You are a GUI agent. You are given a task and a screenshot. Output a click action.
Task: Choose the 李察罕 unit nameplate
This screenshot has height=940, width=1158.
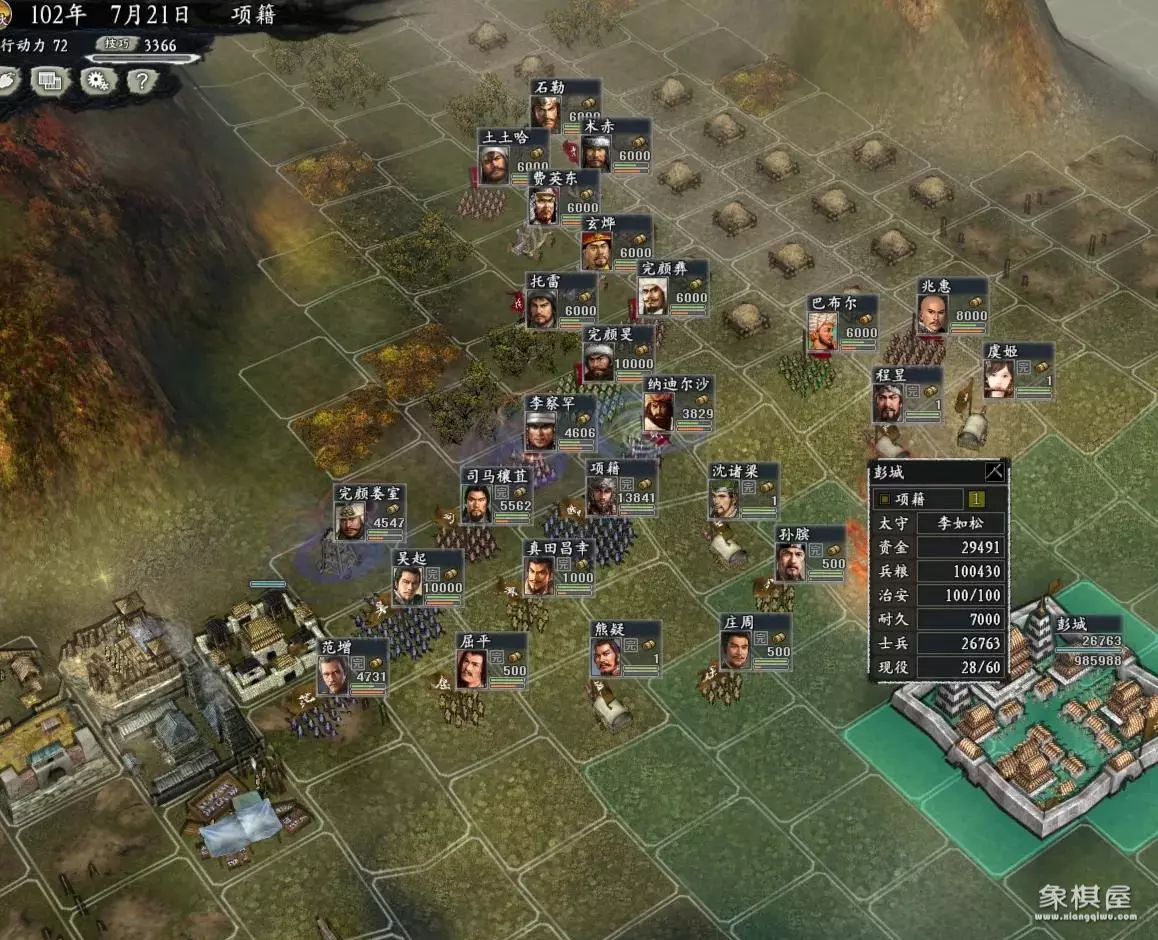click(x=561, y=422)
